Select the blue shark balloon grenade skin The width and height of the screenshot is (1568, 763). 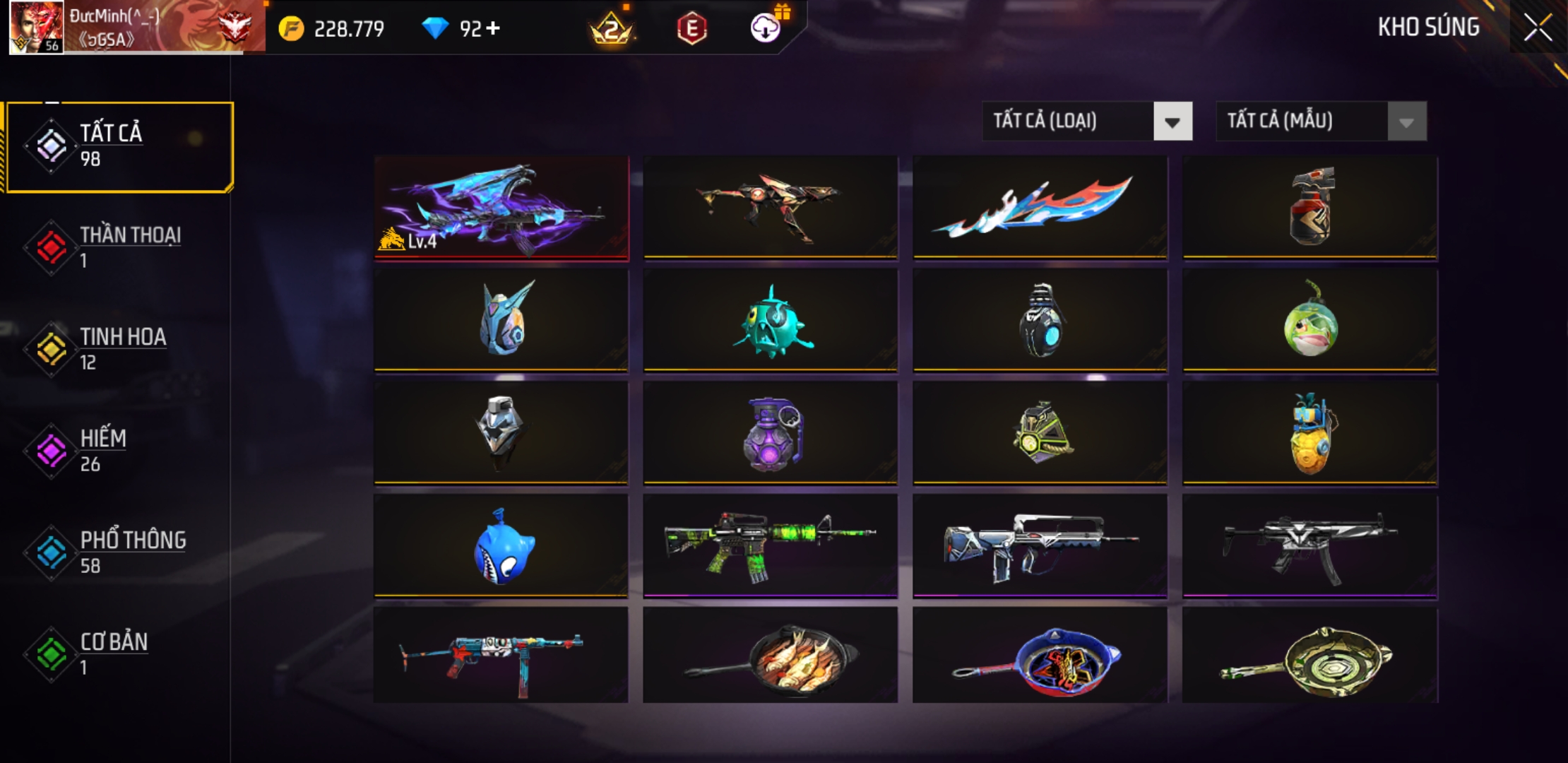[501, 547]
